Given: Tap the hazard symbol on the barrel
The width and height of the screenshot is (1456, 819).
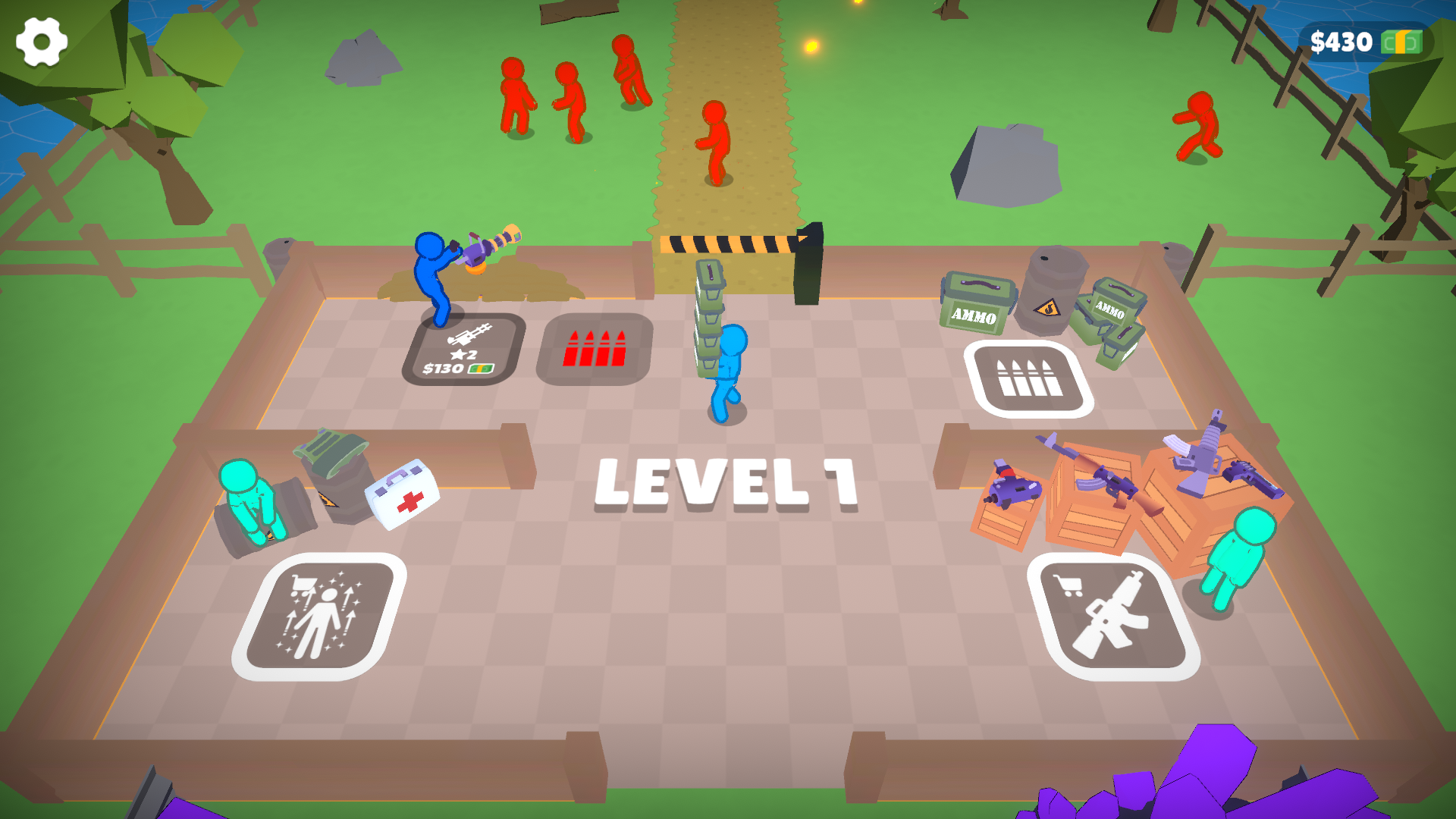Looking at the screenshot, I should [x=1048, y=309].
